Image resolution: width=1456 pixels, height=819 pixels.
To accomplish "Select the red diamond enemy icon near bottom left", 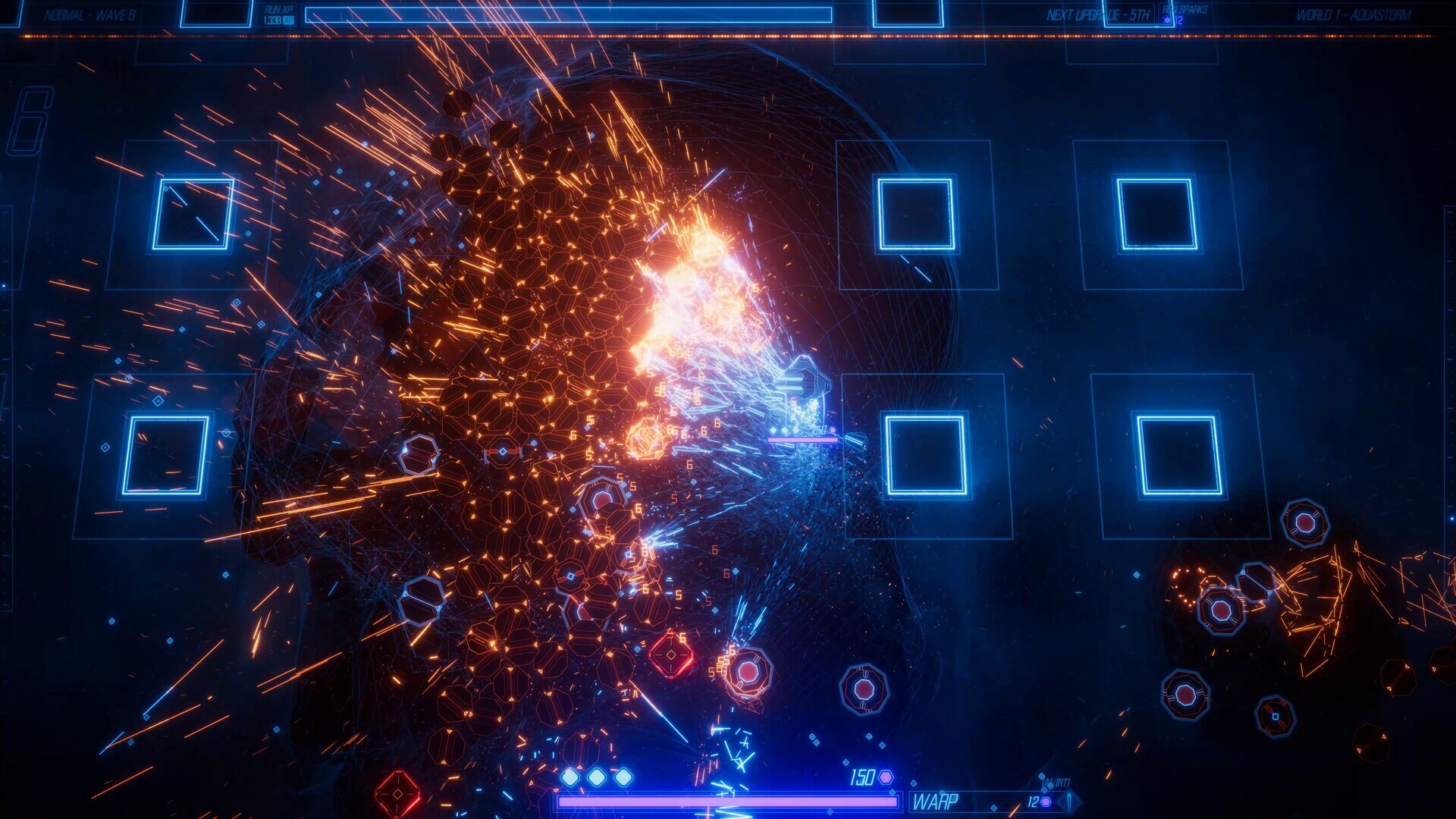I will 398,793.
